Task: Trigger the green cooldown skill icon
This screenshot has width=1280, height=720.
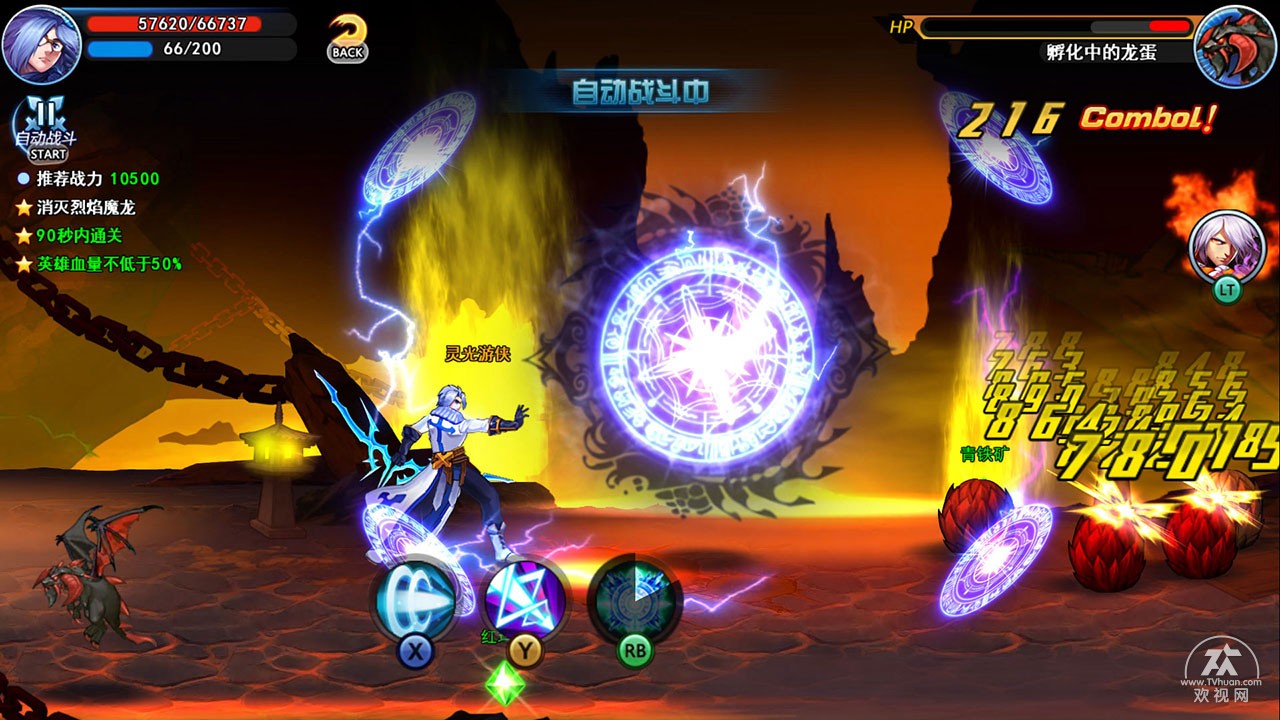Action: [634, 600]
